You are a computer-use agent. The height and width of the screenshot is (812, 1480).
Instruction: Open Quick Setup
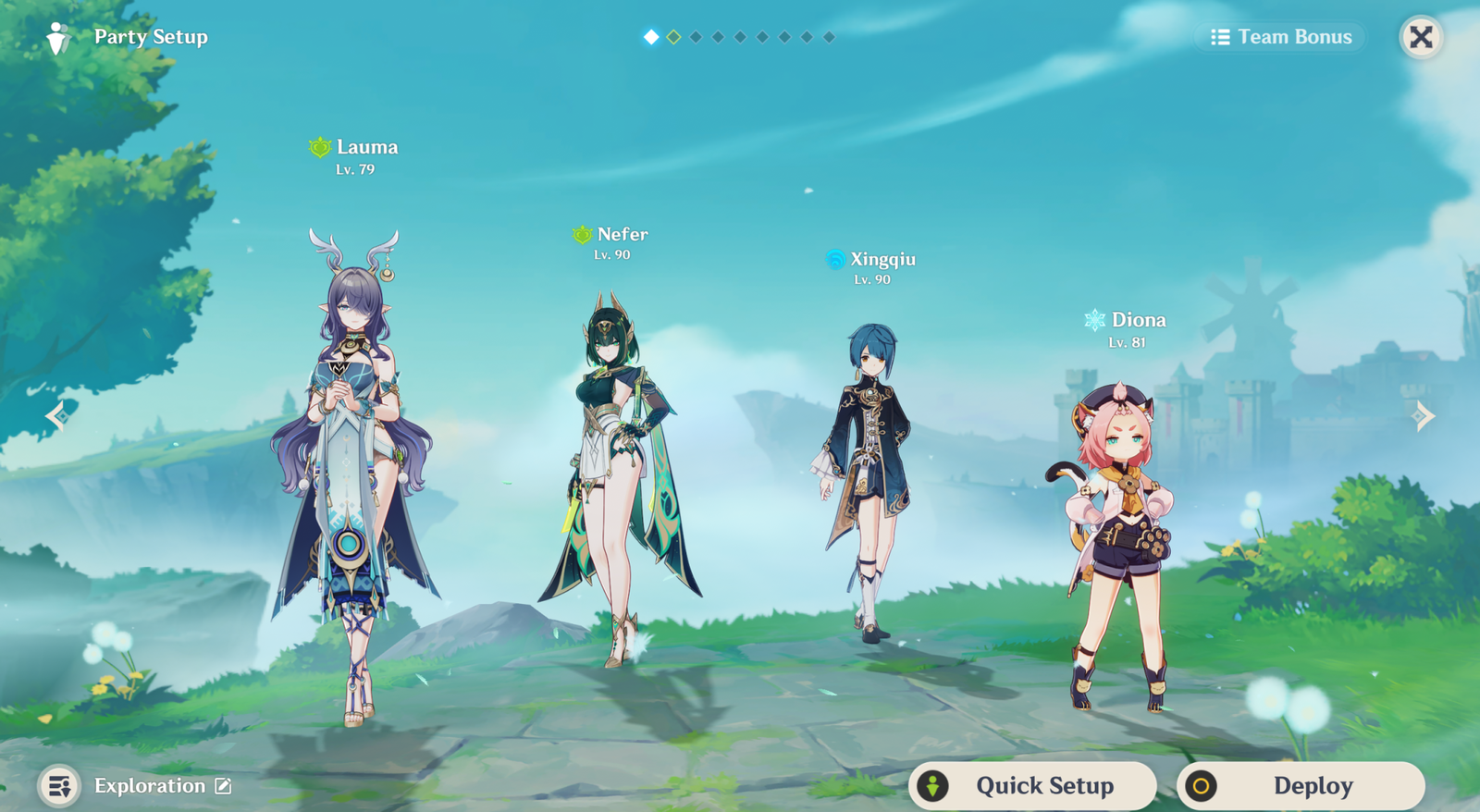click(x=1032, y=785)
